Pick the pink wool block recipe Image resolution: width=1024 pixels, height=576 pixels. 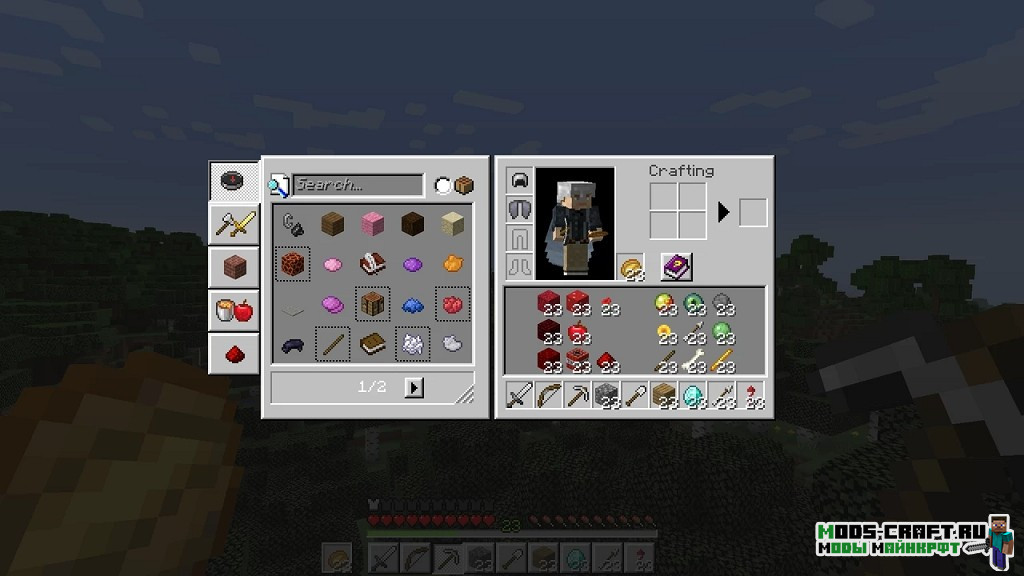pos(373,224)
